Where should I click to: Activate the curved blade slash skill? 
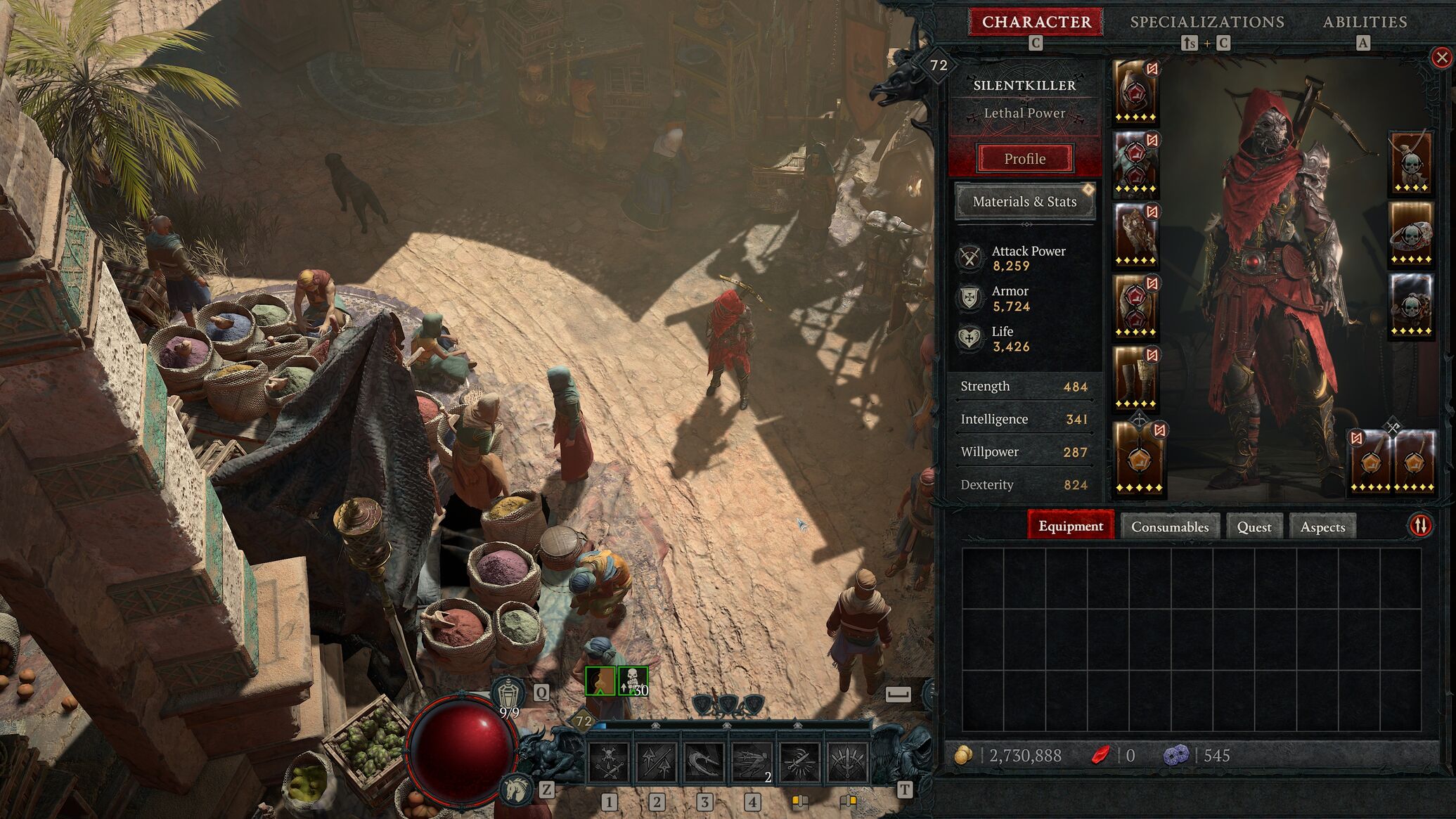point(704,762)
